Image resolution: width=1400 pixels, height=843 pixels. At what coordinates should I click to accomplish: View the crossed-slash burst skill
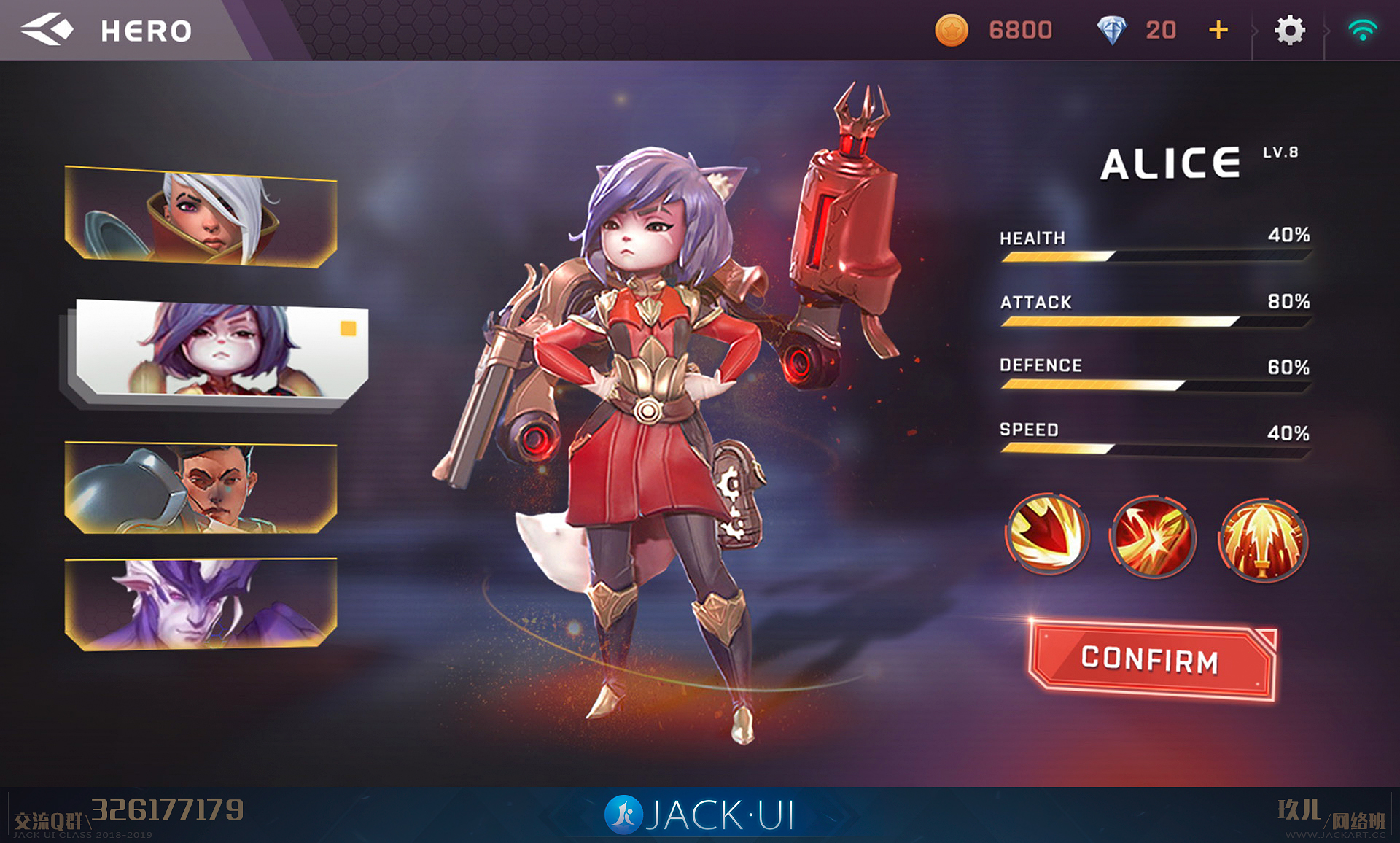(1153, 538)
